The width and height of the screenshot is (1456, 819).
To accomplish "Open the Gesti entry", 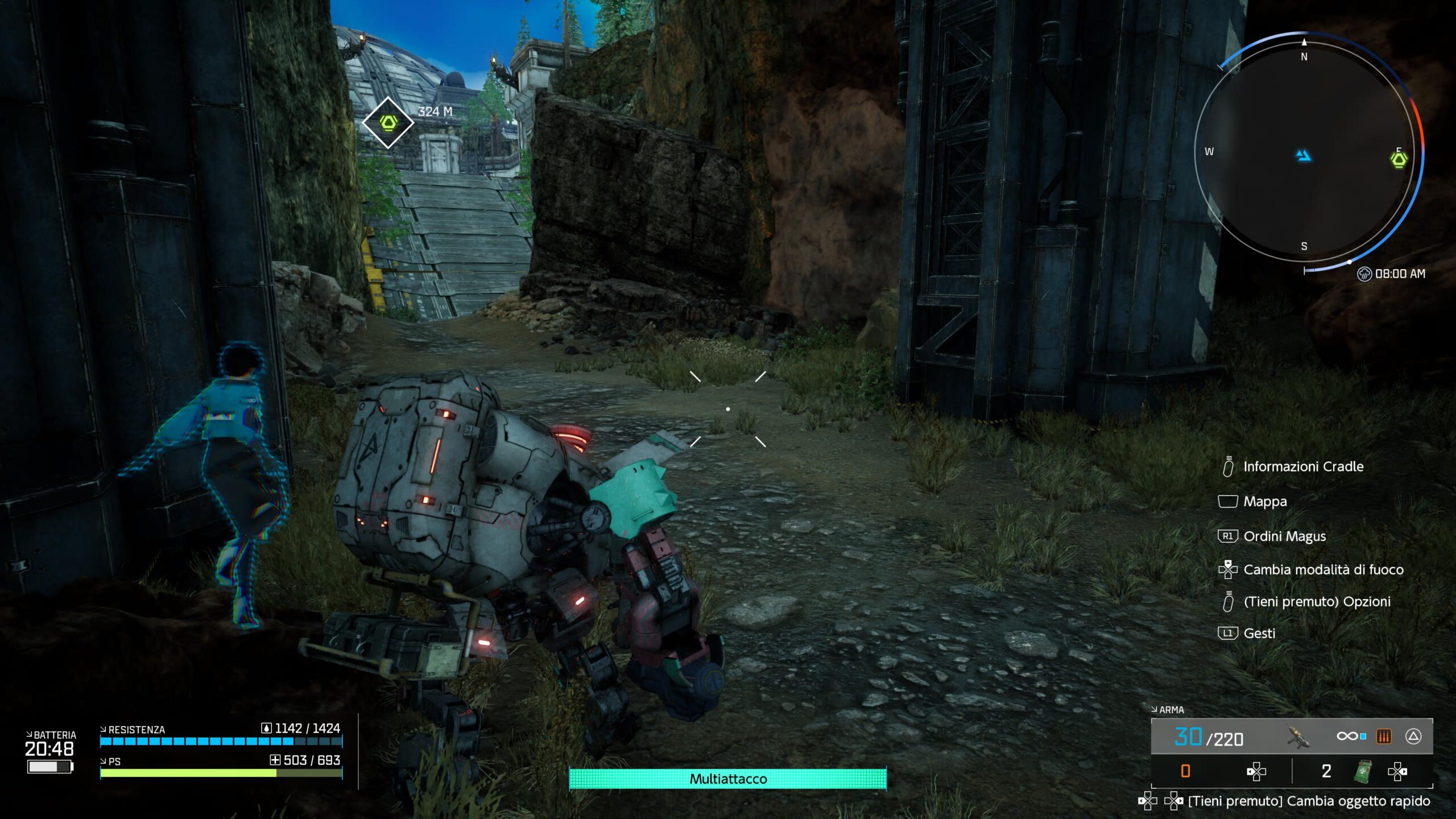I will [x=1259, y=633].
